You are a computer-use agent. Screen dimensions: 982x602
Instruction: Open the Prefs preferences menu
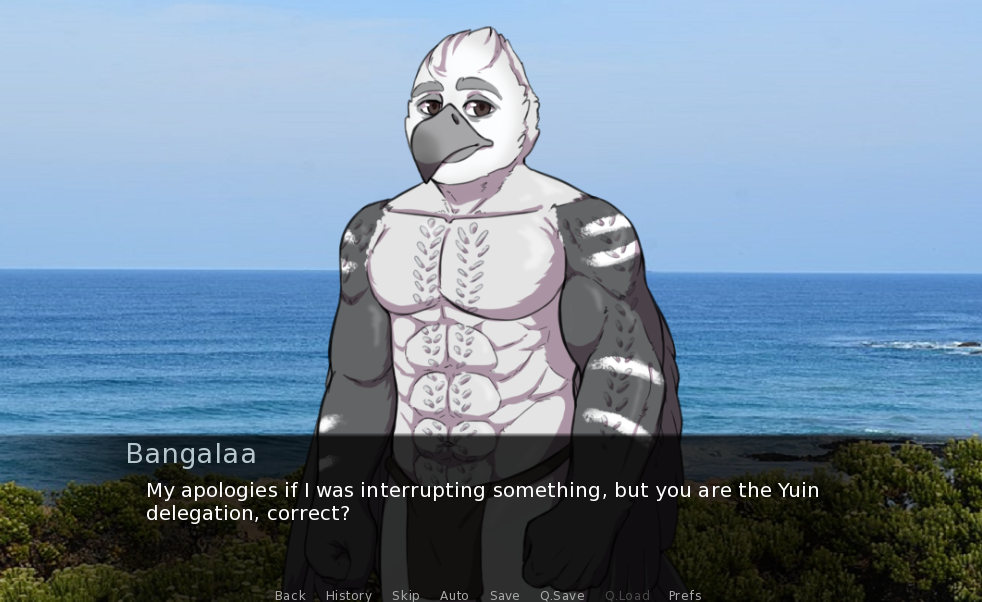tap(685, 595)
